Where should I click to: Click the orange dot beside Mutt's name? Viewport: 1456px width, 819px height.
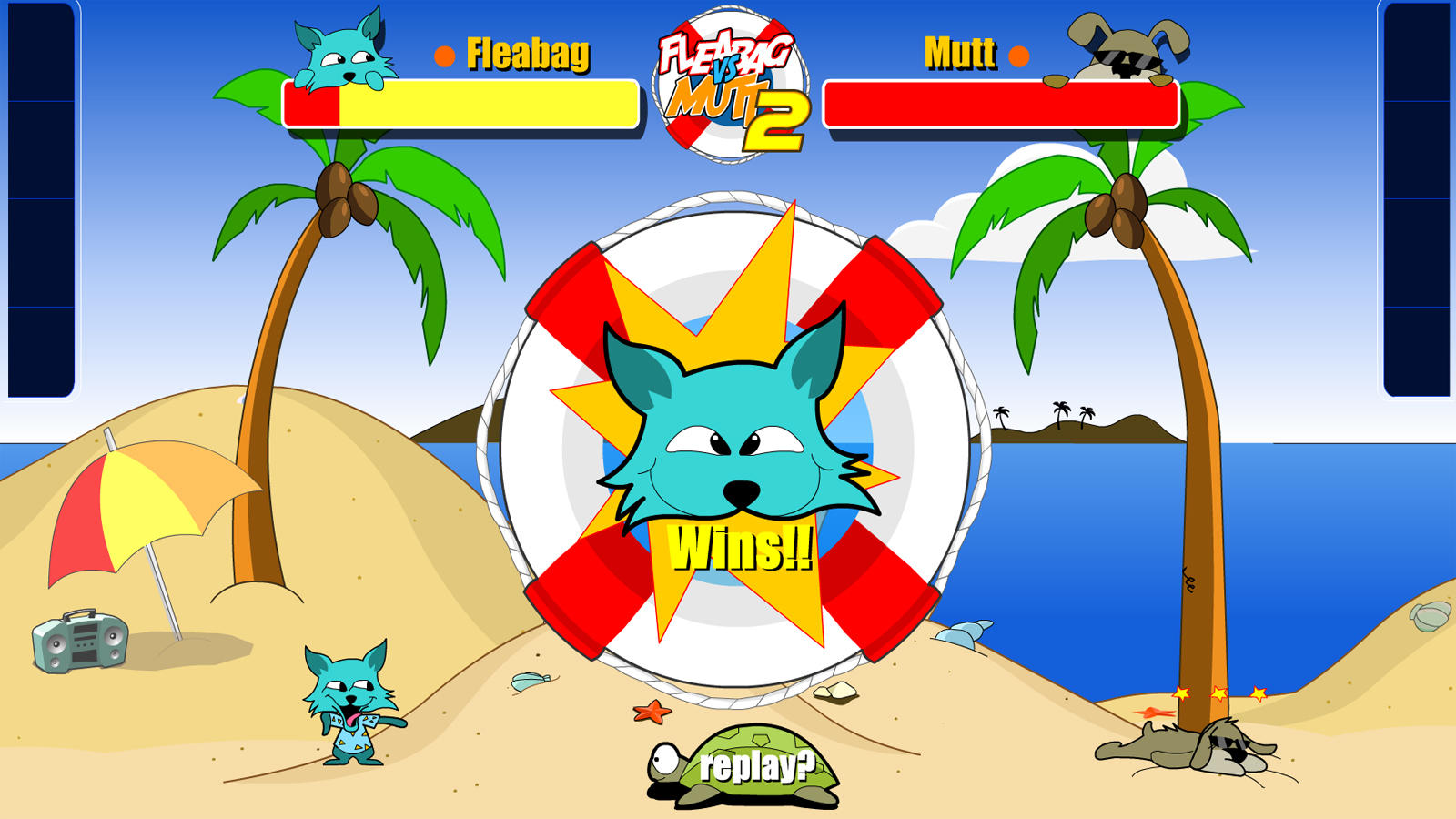tap(1017, 56)
